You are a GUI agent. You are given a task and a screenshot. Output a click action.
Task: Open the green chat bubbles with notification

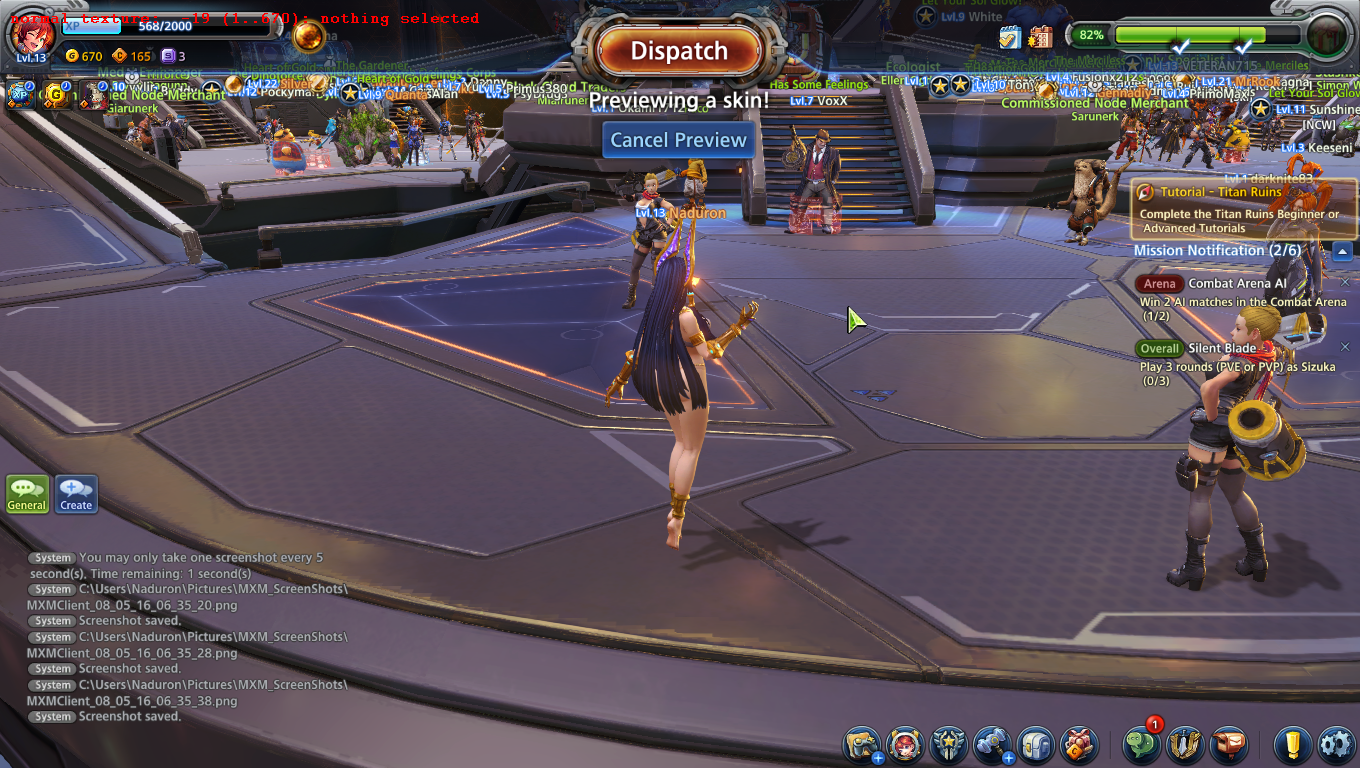pyautogui.click(x=1141, y=745)
